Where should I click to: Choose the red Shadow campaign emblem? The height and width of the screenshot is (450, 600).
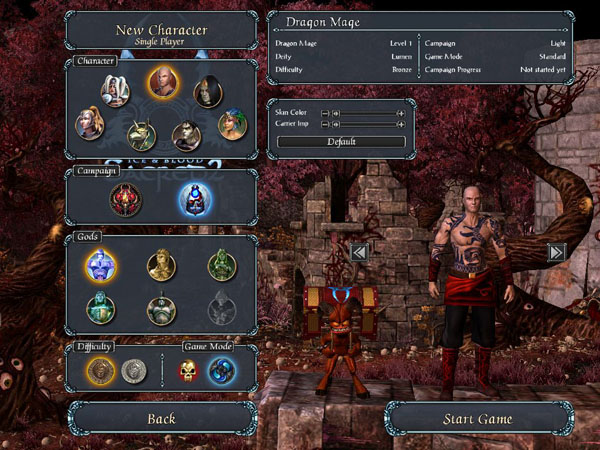click(x=126, y=199)
